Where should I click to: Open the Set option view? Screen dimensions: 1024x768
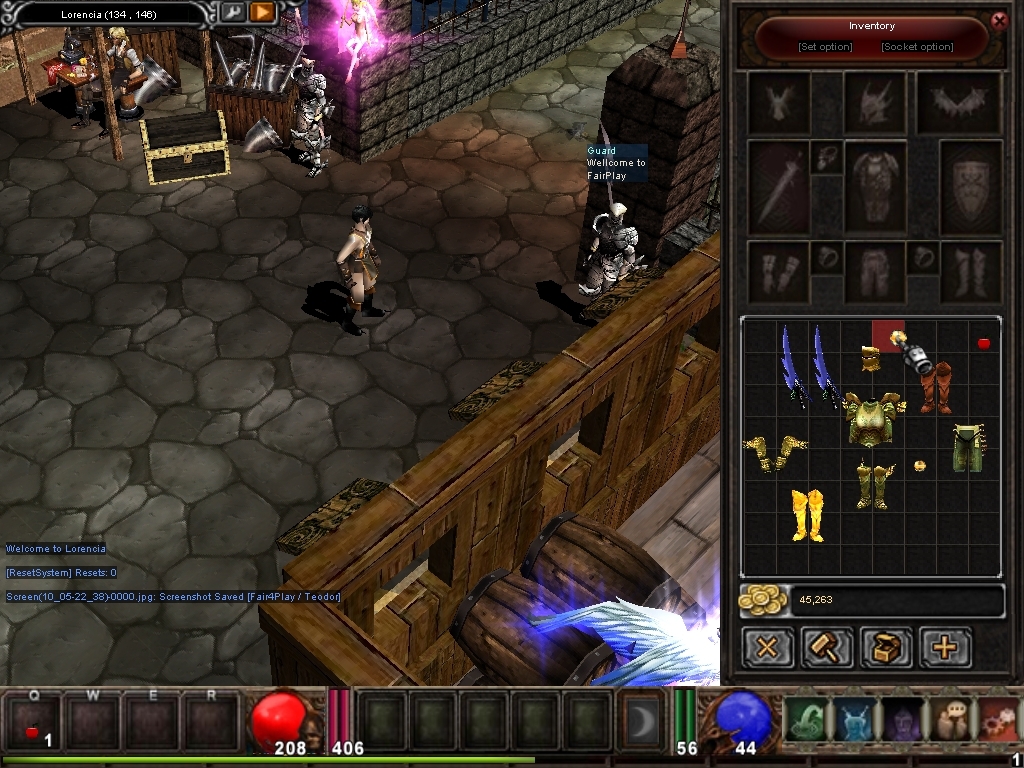coord(825,47)
